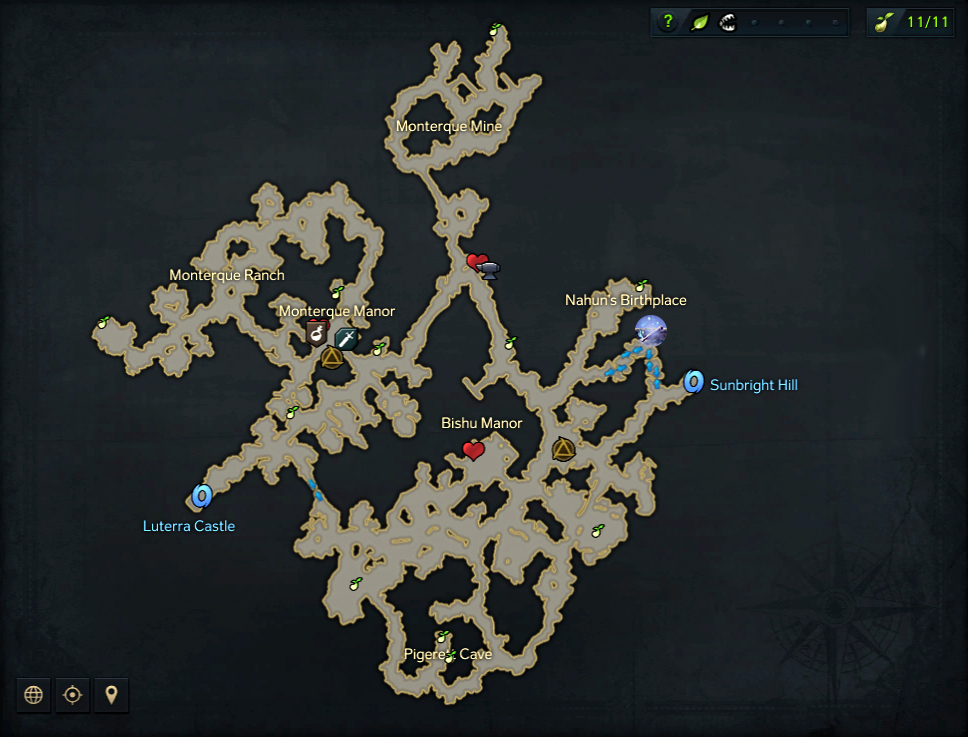Select the Sunbright Hill portal marker
The height and width of the screenshot is (737, 968).
pos(693,381)
